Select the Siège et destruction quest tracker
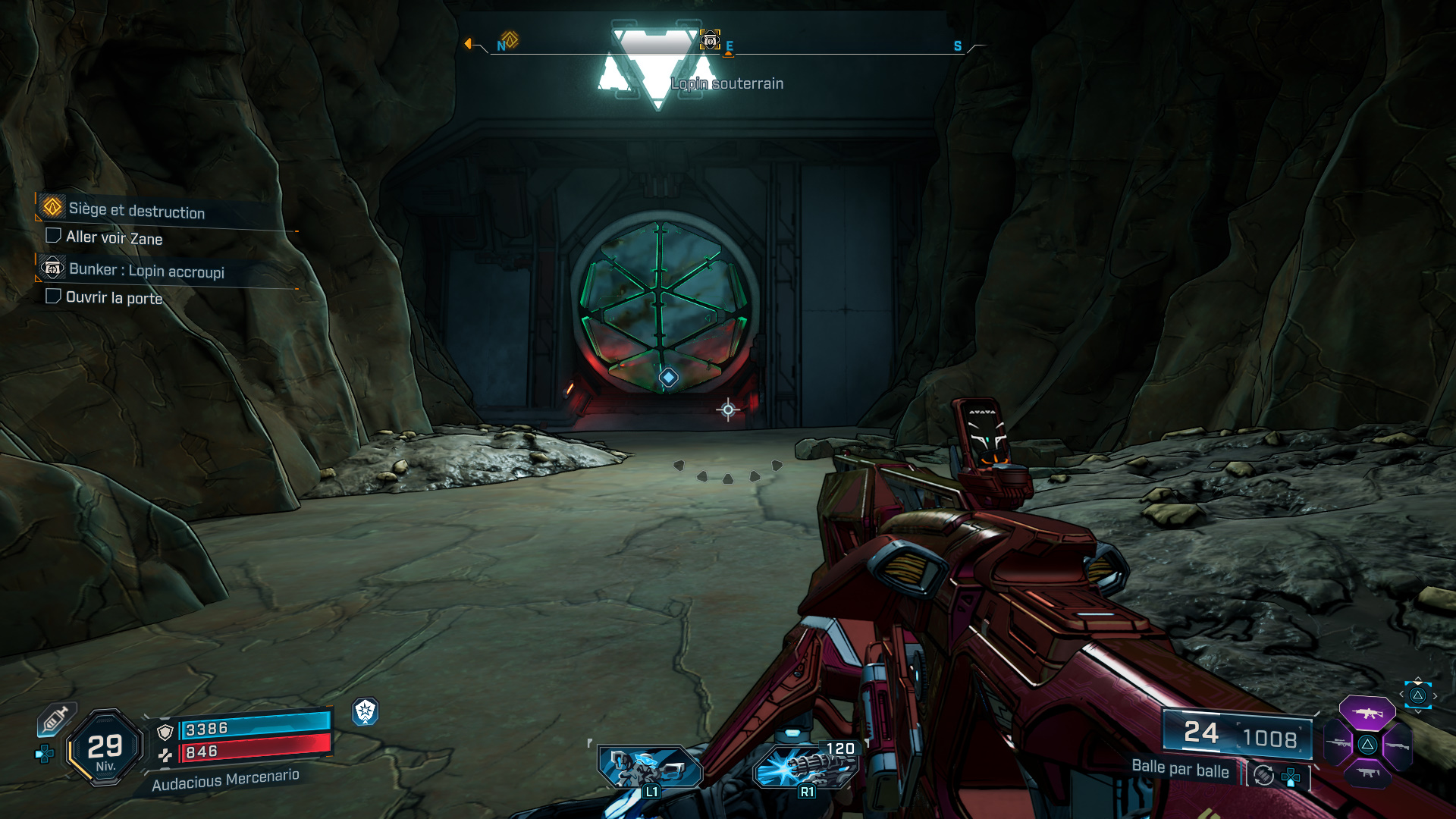 136,210
